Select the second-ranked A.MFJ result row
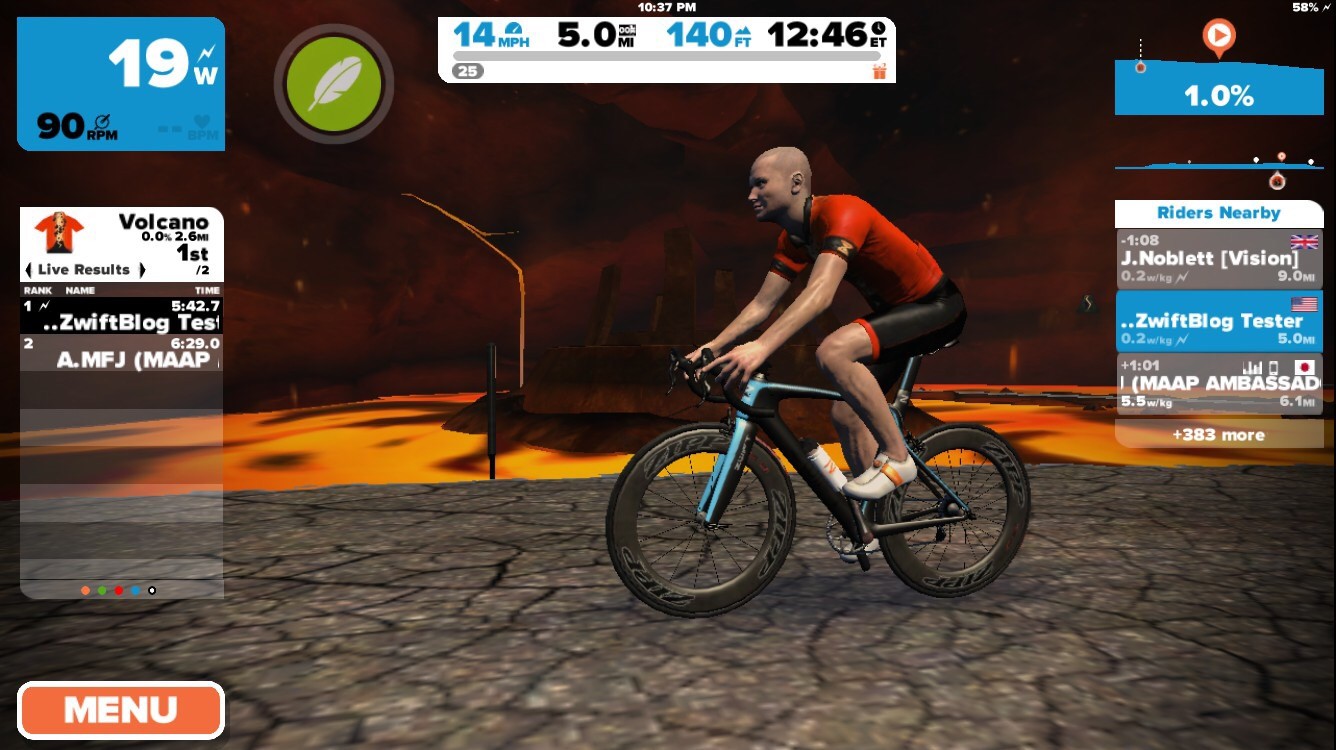Screen dimensions: 1336x750 121,353
